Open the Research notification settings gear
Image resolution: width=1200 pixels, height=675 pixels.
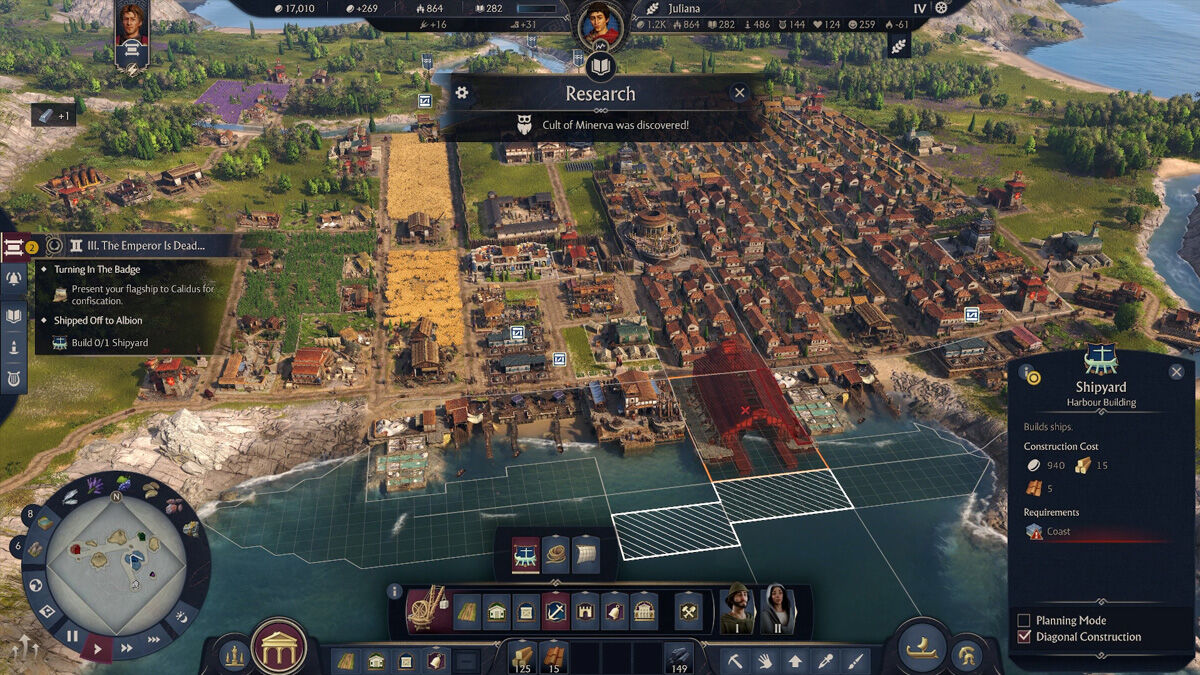(461, 93)
